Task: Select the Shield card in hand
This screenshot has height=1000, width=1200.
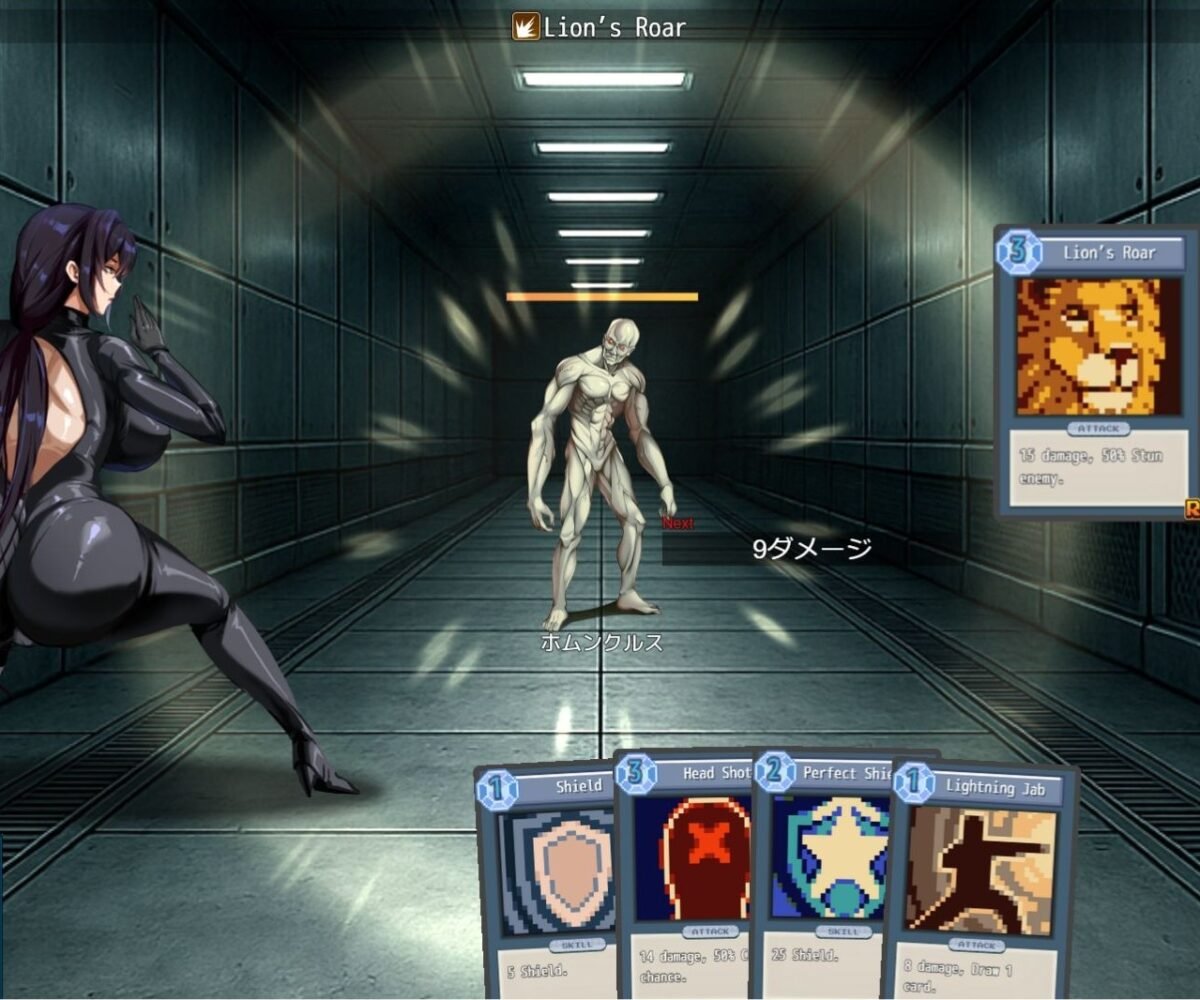Action: point(546,880)
